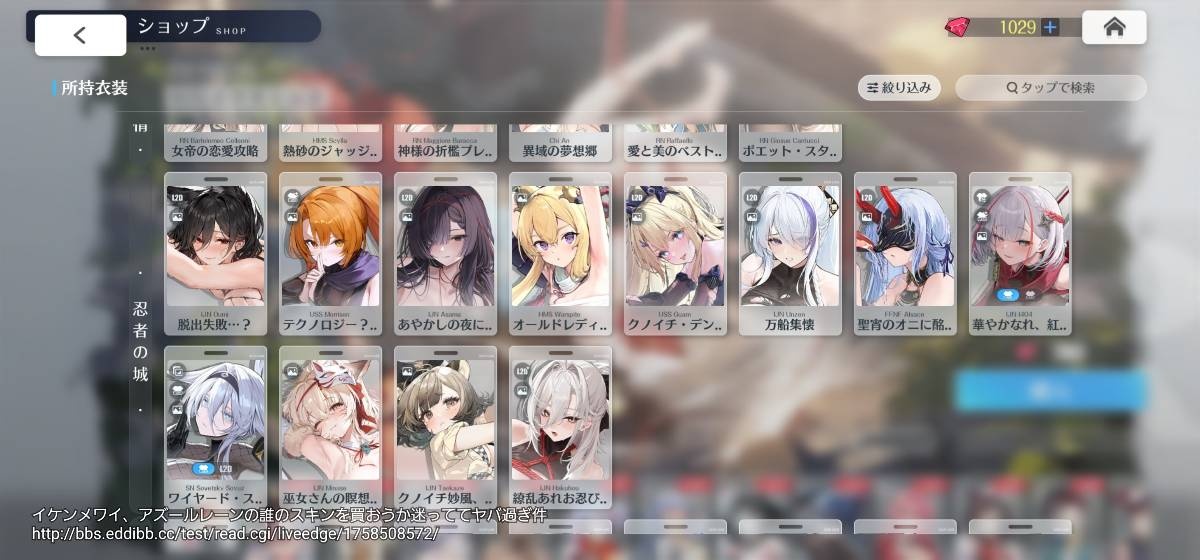Choose the 華やかなれ、紅 skin card

1020,254
